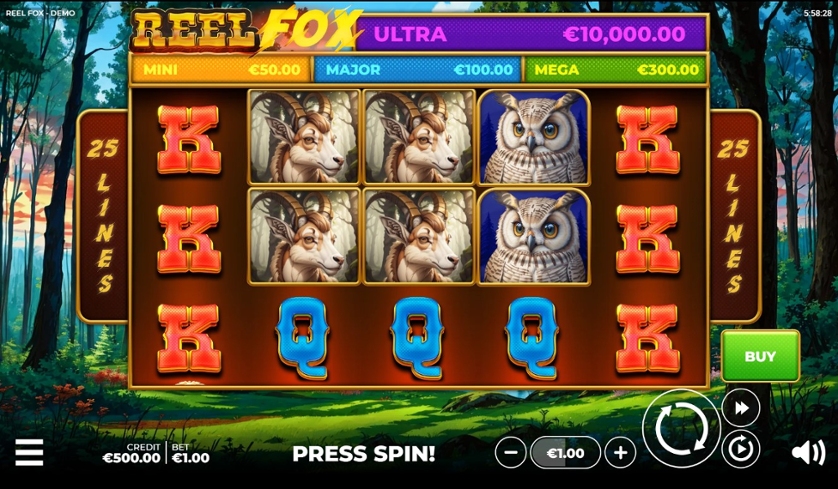
Task: Open the hamburger menu
Action: coord(29,453)
